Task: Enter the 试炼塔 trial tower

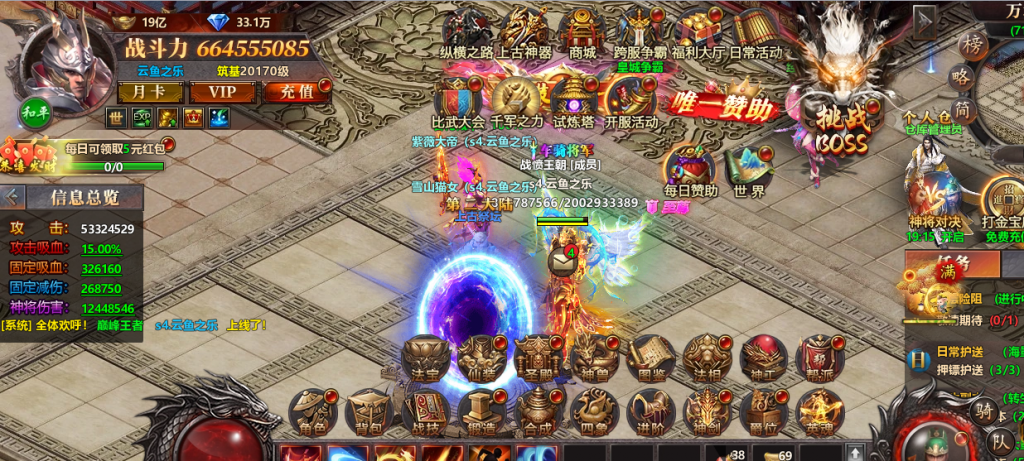Action: click(x=575, y=99)
